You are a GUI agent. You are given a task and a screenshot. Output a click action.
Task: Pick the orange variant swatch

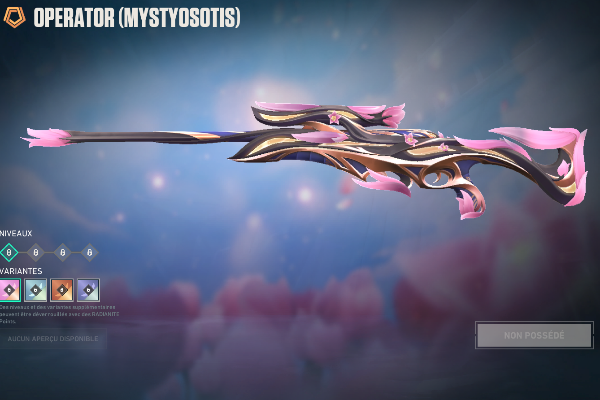coord(62,290)
